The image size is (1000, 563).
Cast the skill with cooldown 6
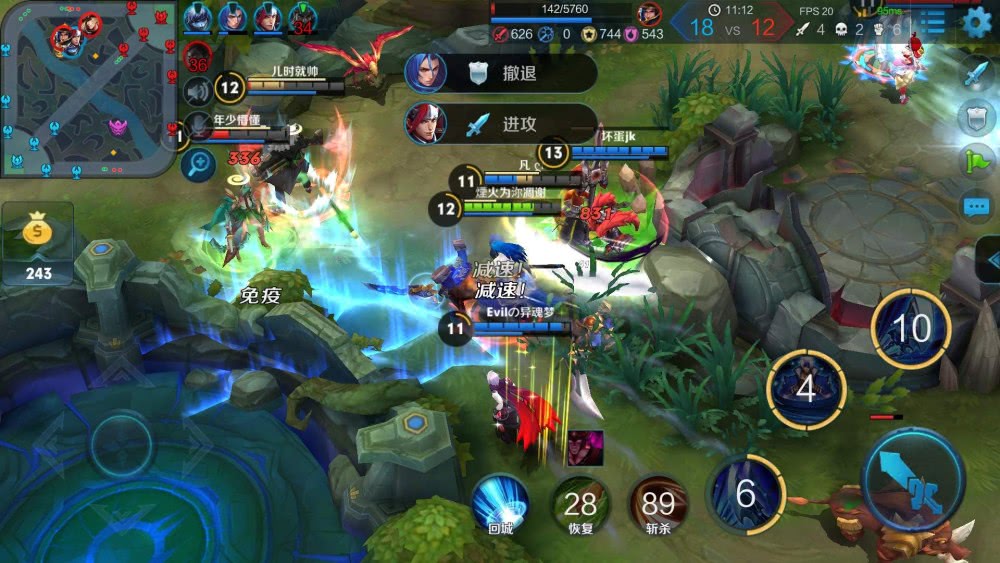click(x=745, y=493)
